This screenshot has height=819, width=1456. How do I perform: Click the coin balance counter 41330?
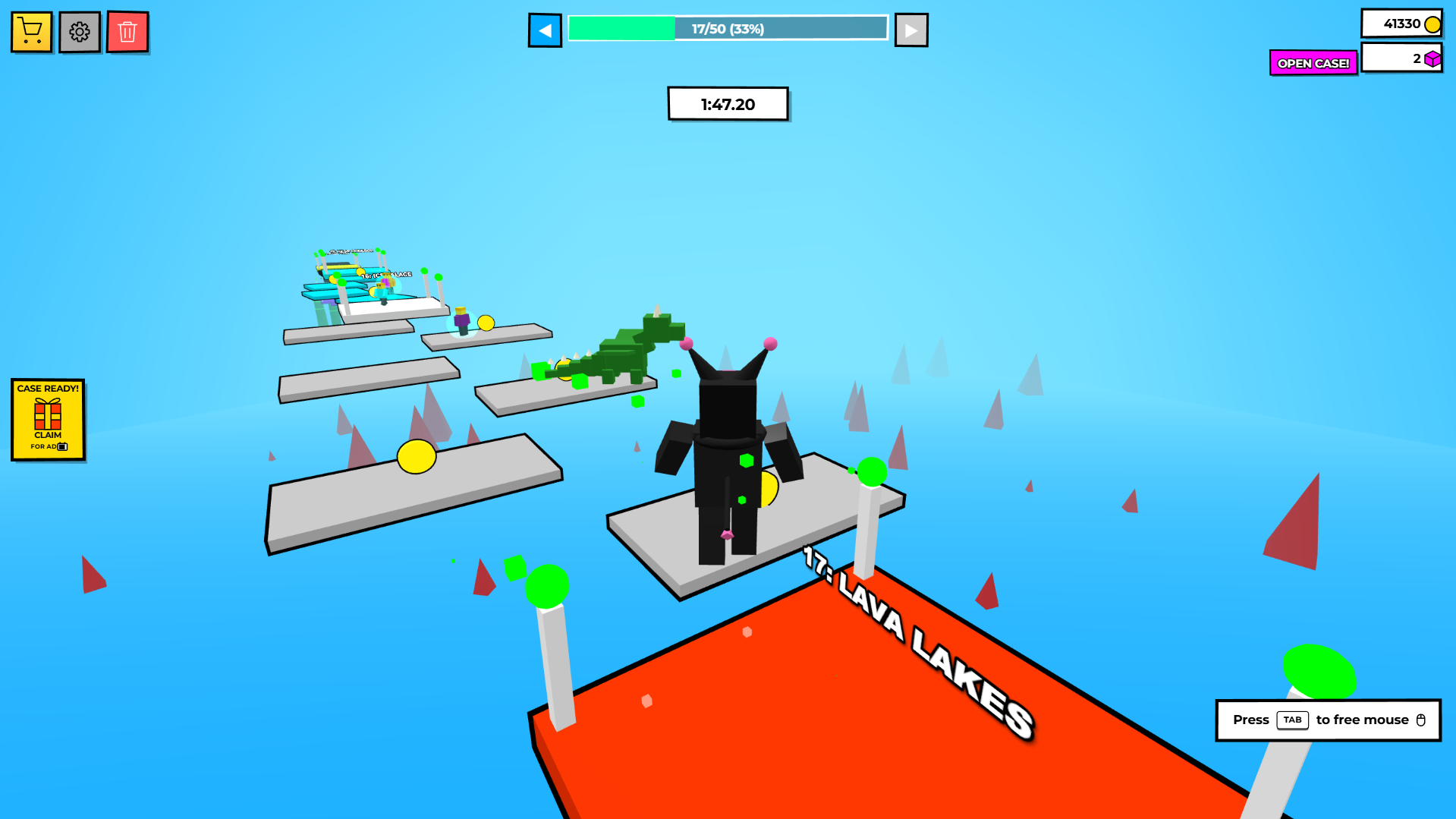pyautogui.click(x=1401, y=24)
